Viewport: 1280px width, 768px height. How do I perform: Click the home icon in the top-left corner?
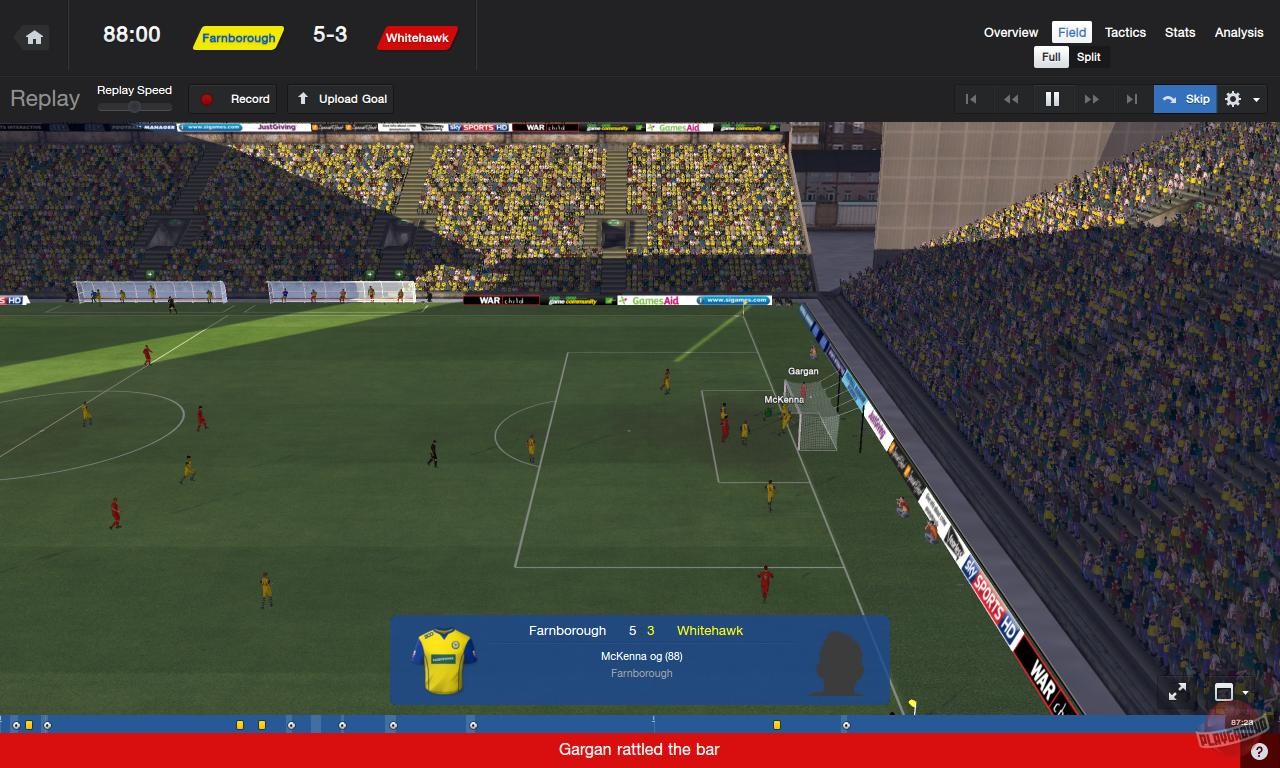tap(33, 36)
